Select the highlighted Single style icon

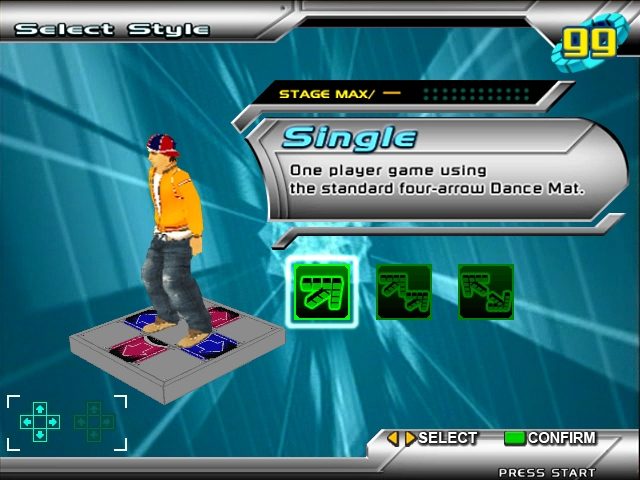pos(321,291)
